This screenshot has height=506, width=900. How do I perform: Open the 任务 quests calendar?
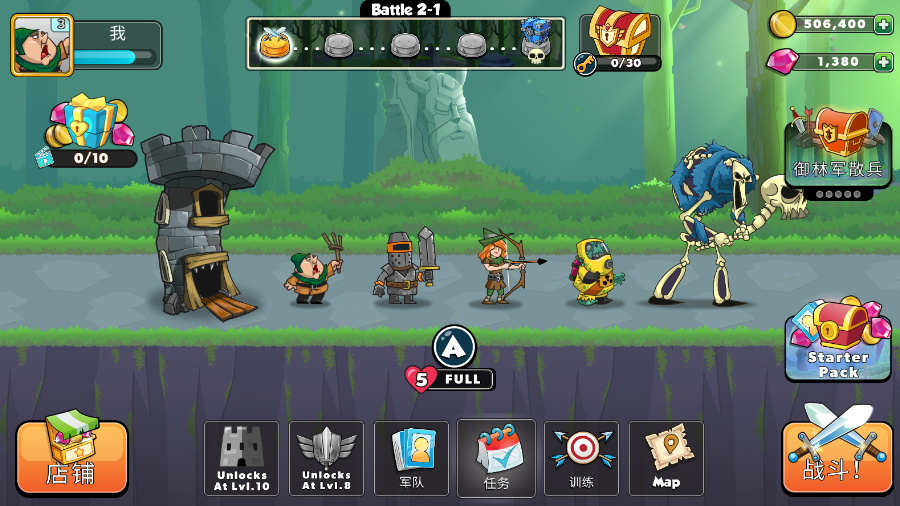496,458
